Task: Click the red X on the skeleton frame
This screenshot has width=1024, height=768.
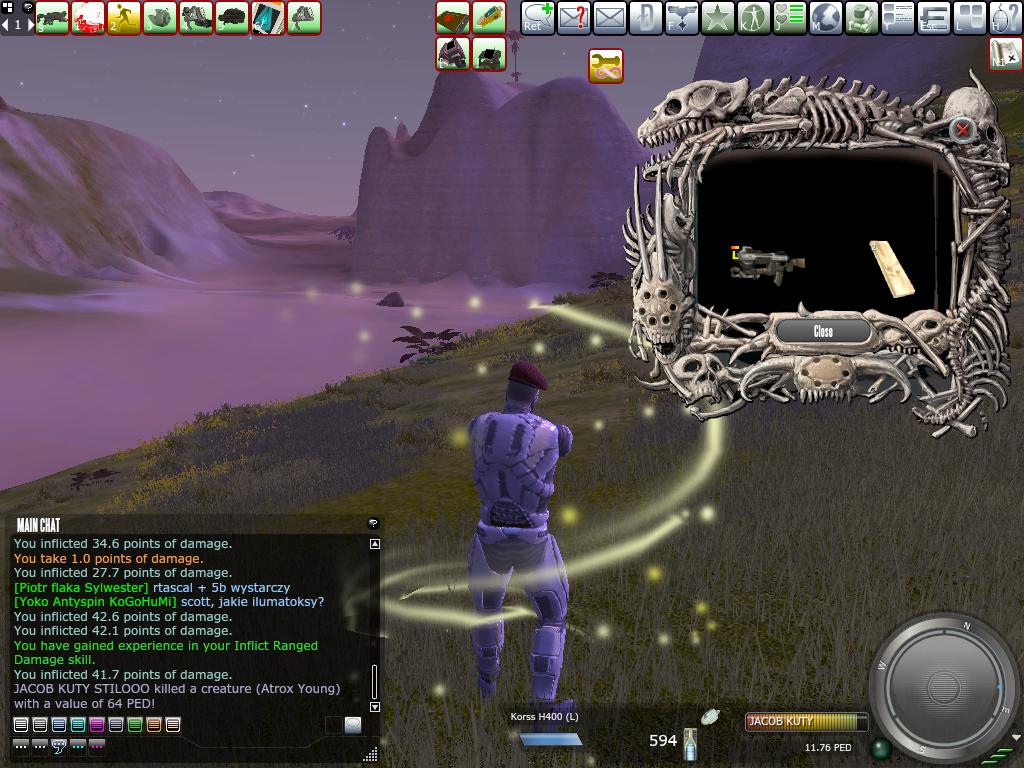Action: [x=962, y=129]
